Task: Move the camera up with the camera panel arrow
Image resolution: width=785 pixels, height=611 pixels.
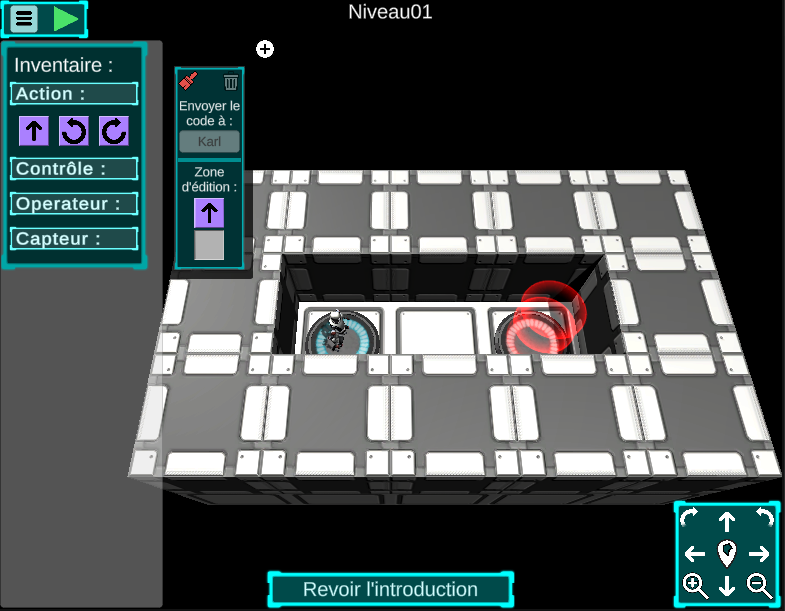Action: (727, 521)
